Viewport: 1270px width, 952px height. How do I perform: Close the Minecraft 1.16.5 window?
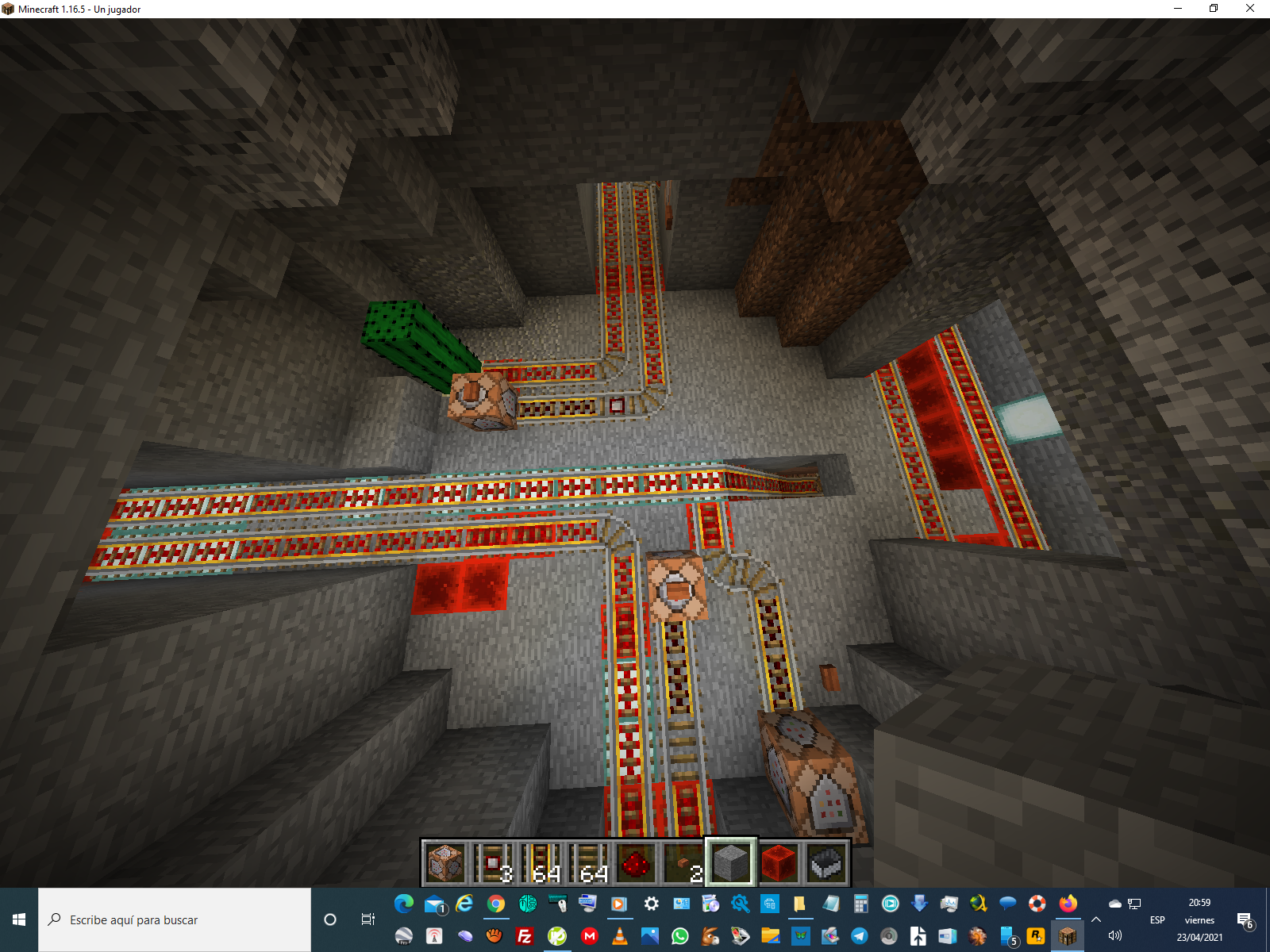(1250, 9)
